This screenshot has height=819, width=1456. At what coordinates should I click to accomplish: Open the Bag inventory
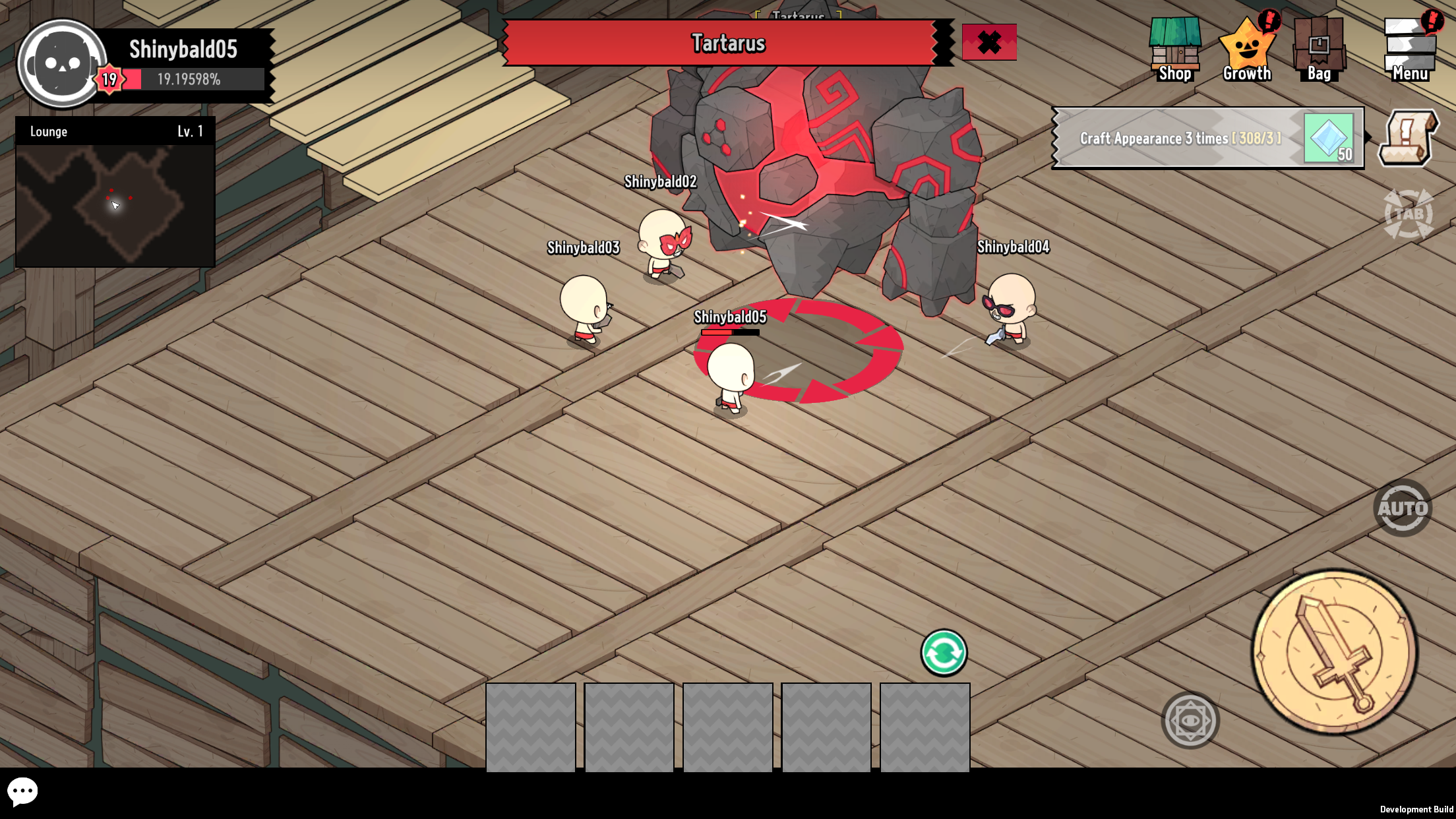[1319, 47]
